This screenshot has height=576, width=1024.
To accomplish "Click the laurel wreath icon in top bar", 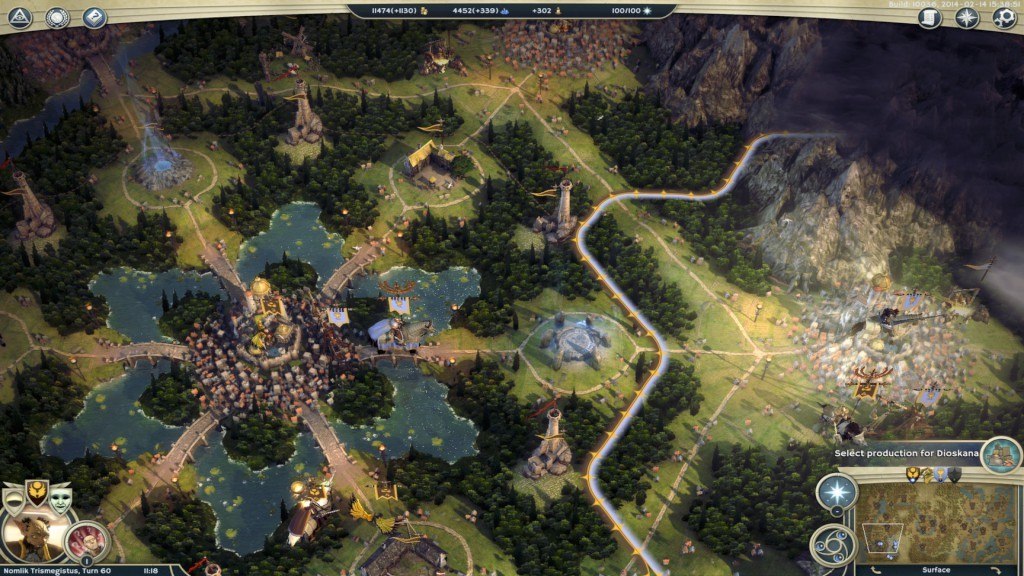I will click(58, 17).
